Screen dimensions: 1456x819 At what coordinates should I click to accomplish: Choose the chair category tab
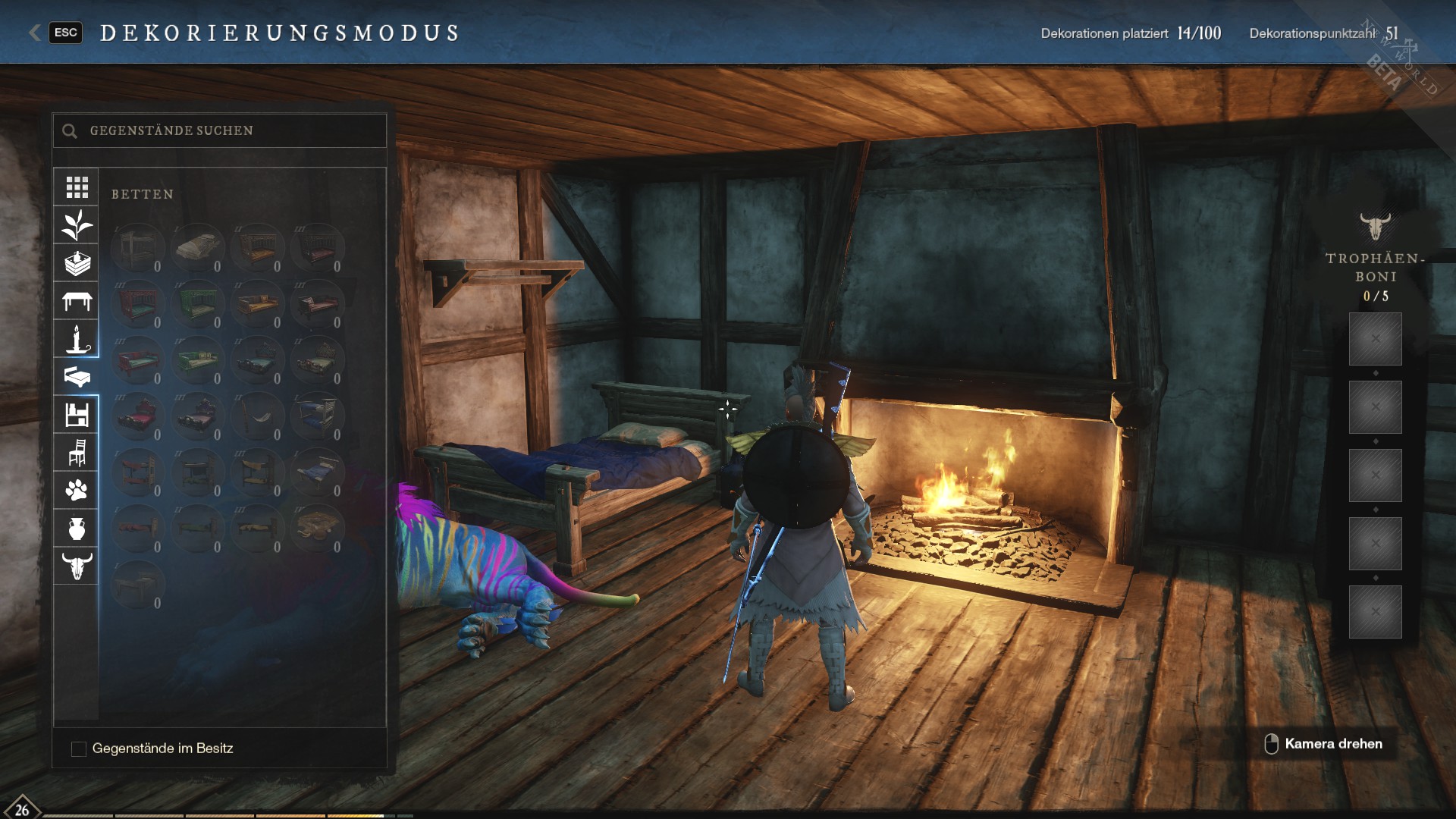point(77,453)
